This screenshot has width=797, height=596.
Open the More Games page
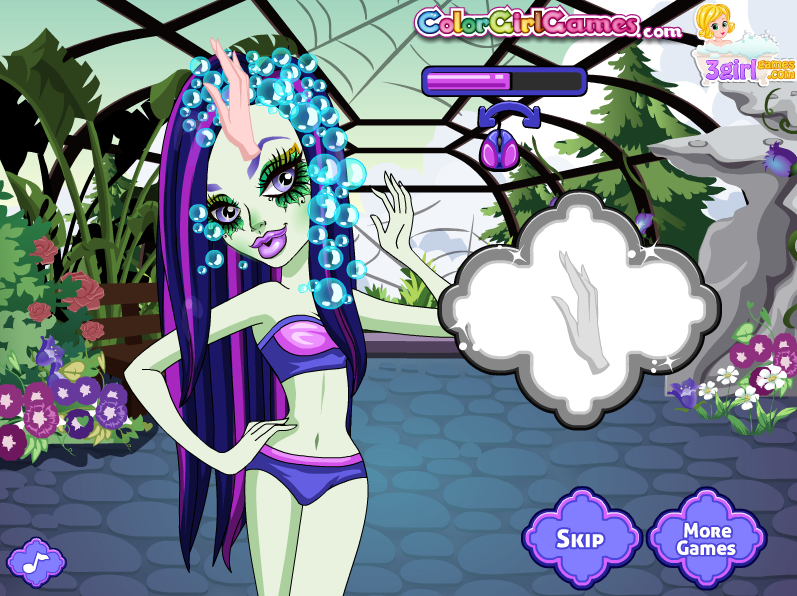coord(706,539)
